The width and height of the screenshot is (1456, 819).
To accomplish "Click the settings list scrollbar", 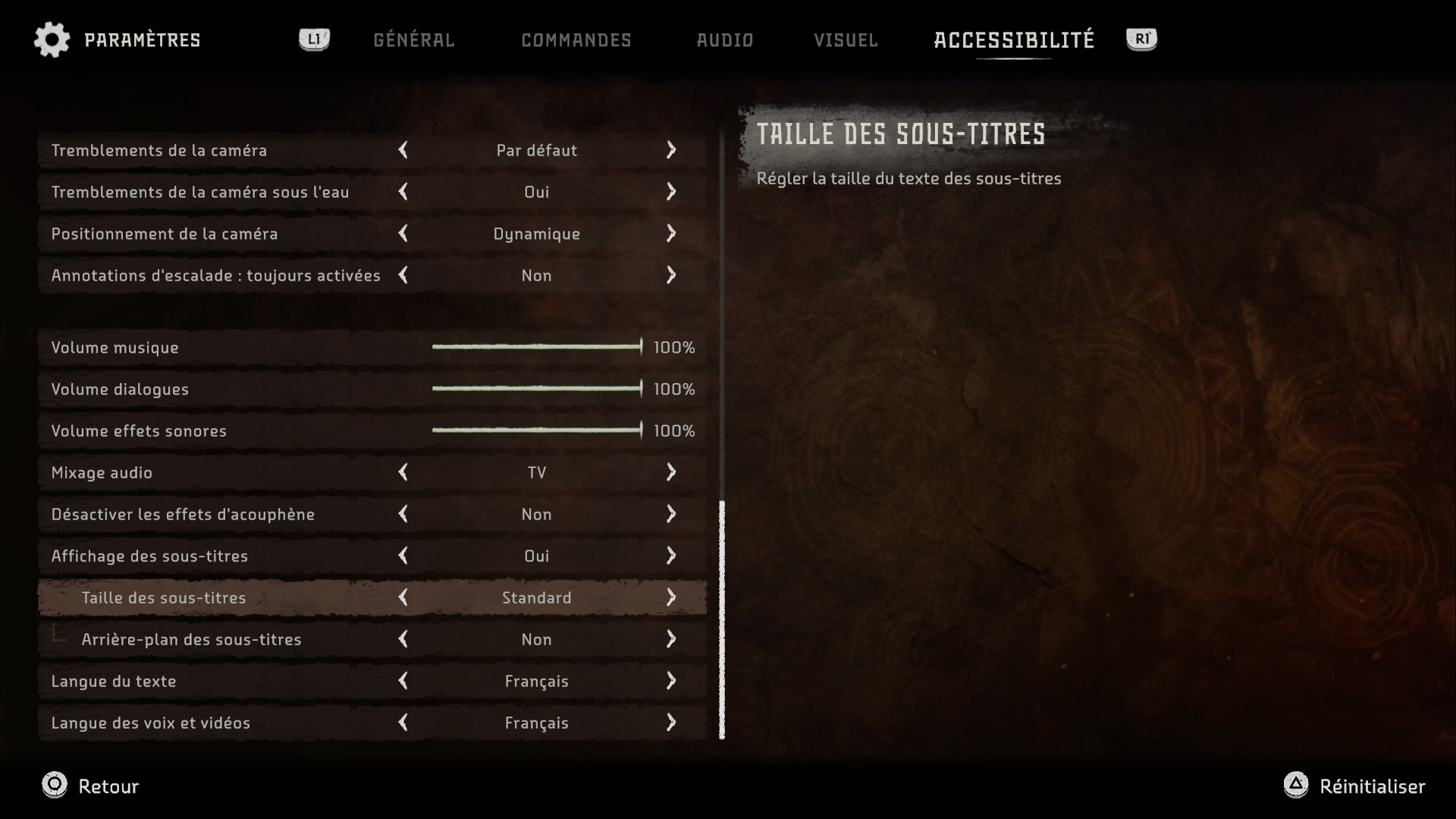I will click(x=722, y=619).
